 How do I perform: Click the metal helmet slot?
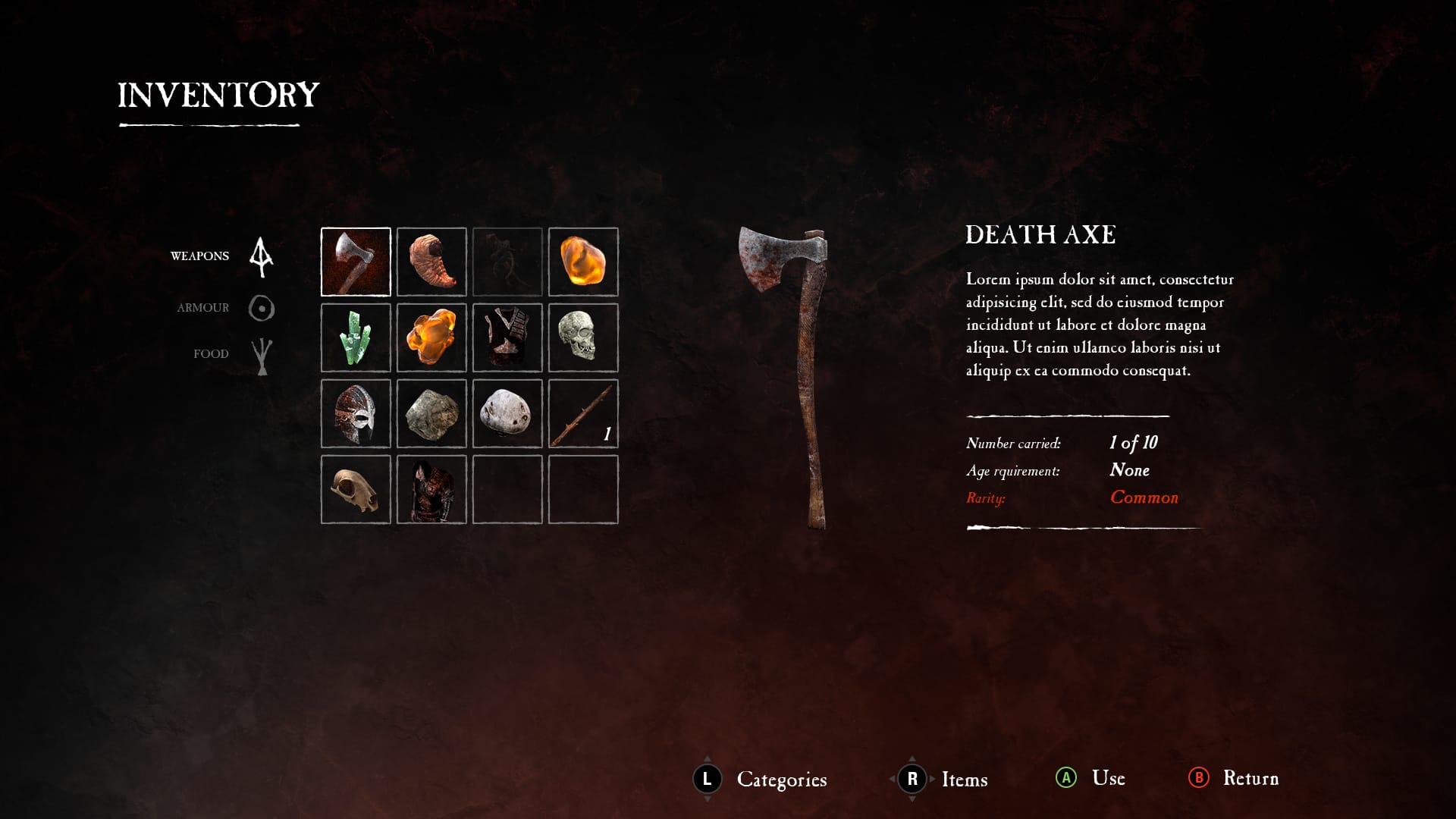tap(356, 413)
